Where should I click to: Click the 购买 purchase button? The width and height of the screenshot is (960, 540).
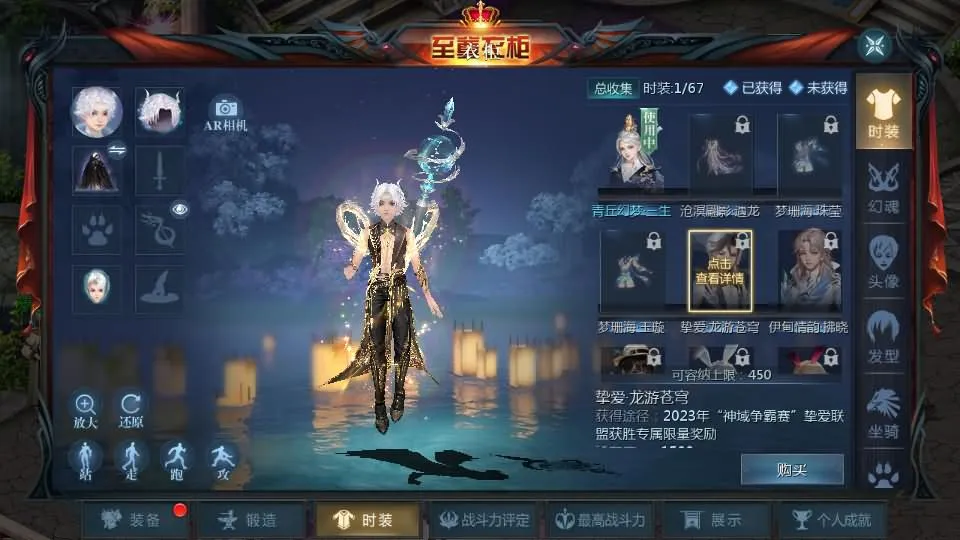(792, 470)
